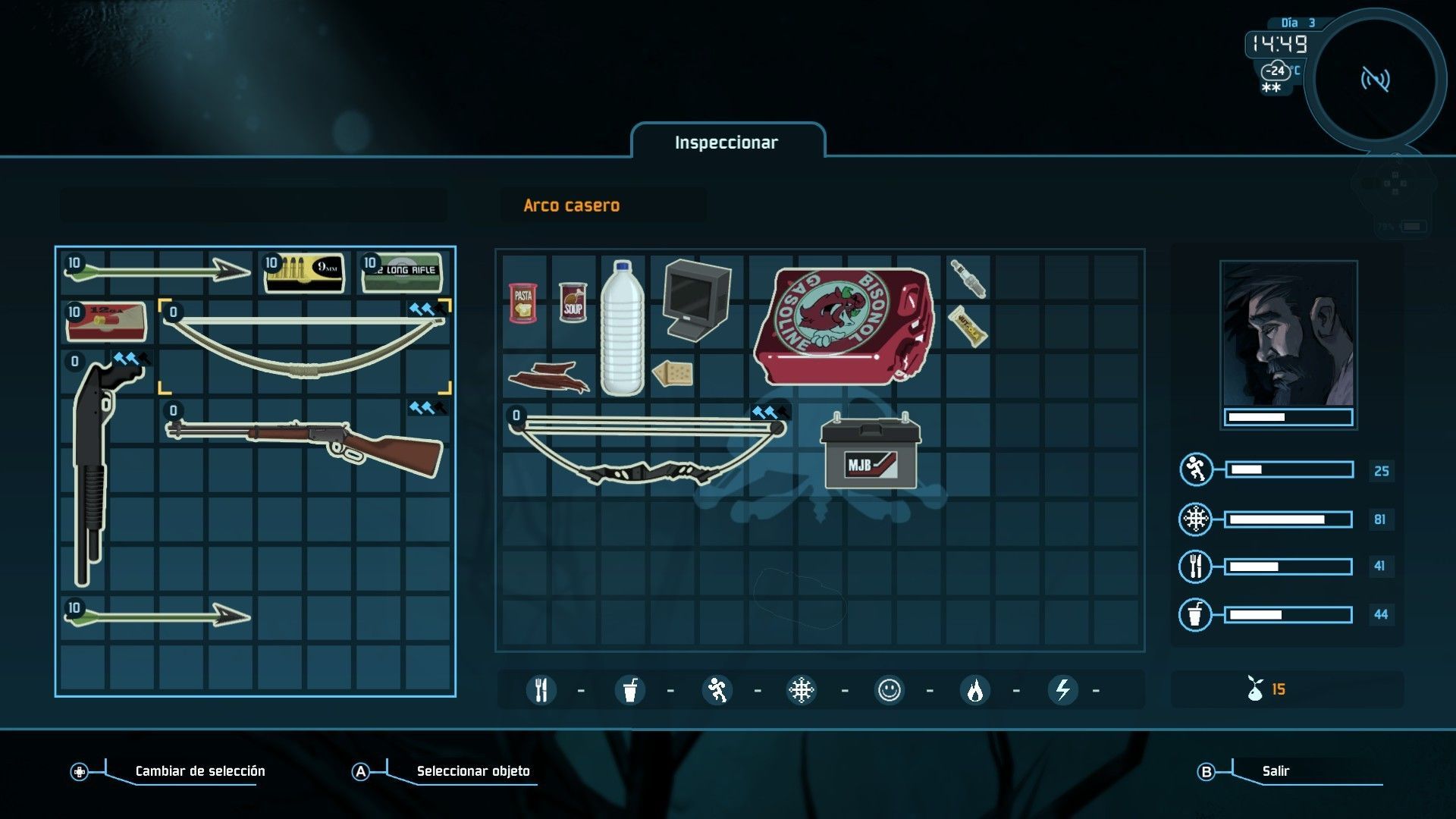Select the red 12ga shotgun shells box

tap(106, 322)
